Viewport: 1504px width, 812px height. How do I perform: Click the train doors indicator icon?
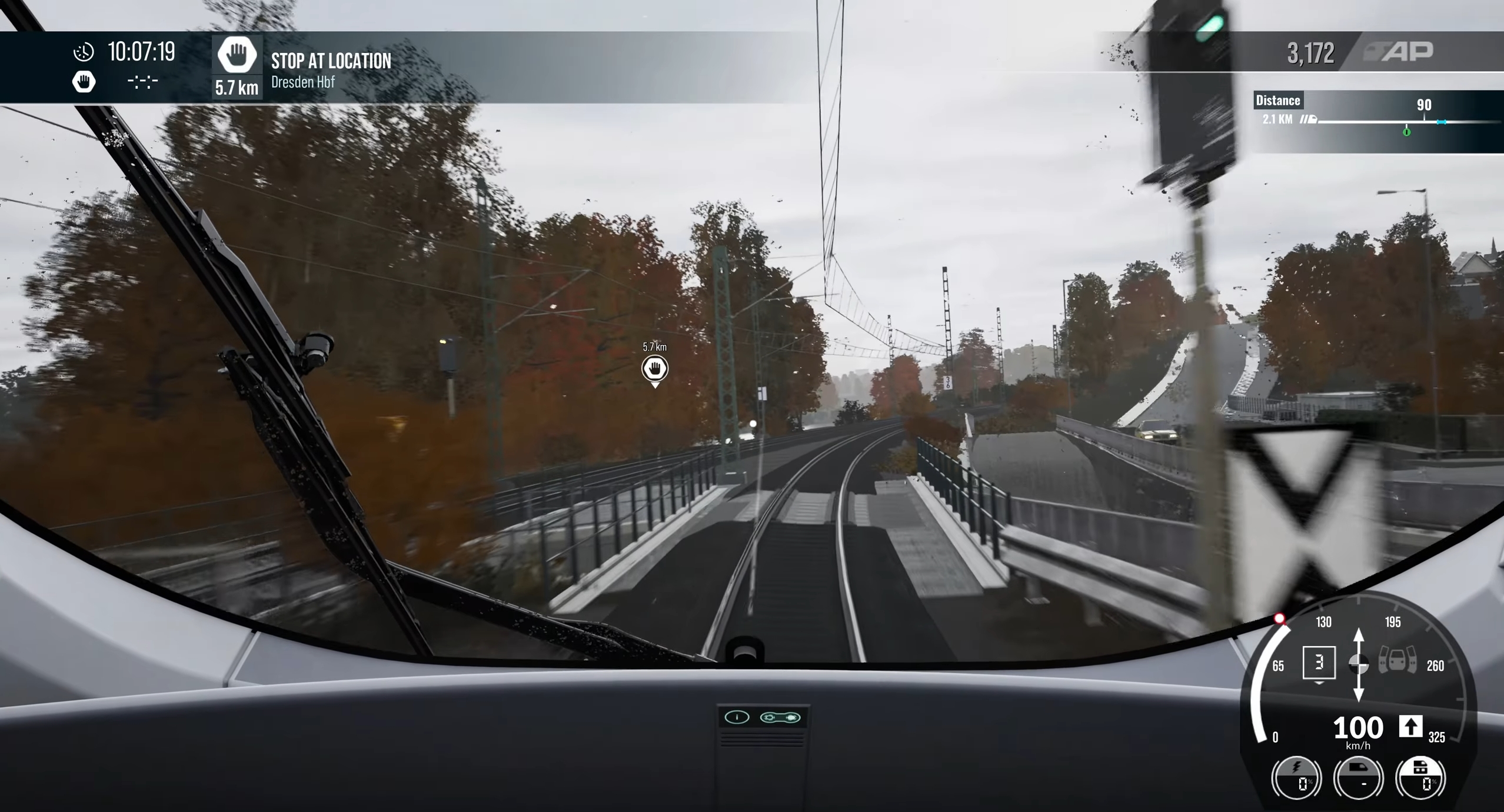tap(1397, 660)
